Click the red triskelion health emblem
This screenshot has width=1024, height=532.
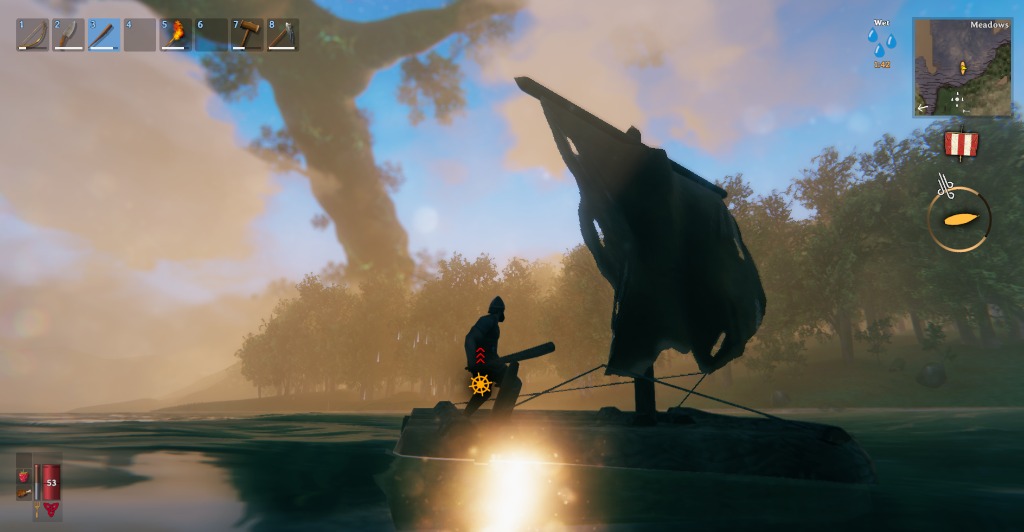(50, 509)
